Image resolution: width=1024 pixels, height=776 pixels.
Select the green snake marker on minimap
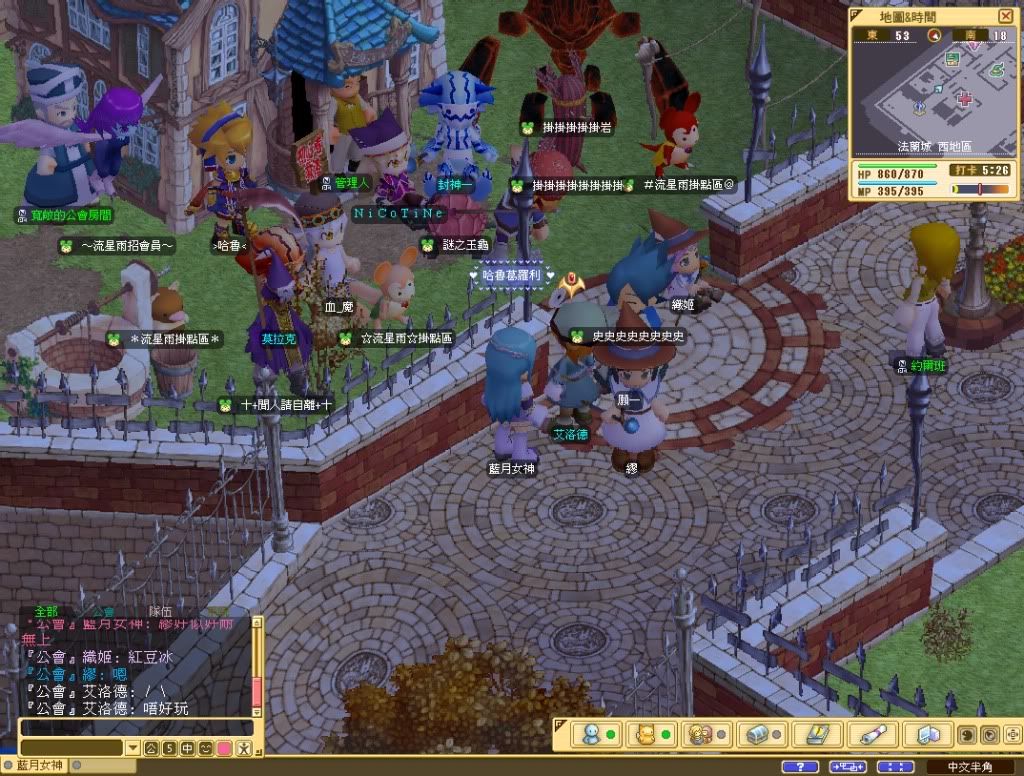pyautogui.click(x=997, y=70)
